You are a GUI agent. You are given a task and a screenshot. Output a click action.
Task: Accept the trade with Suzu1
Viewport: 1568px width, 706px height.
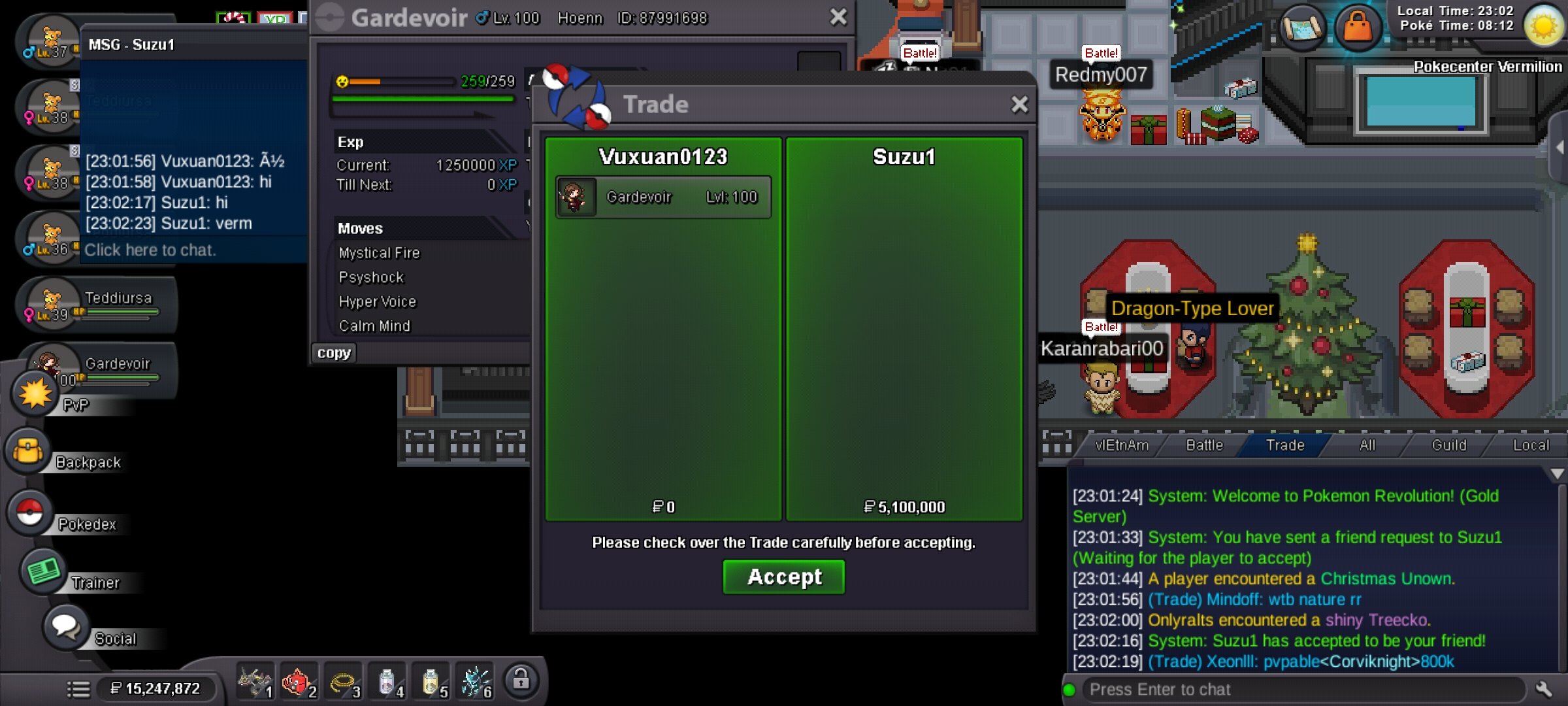783,577
